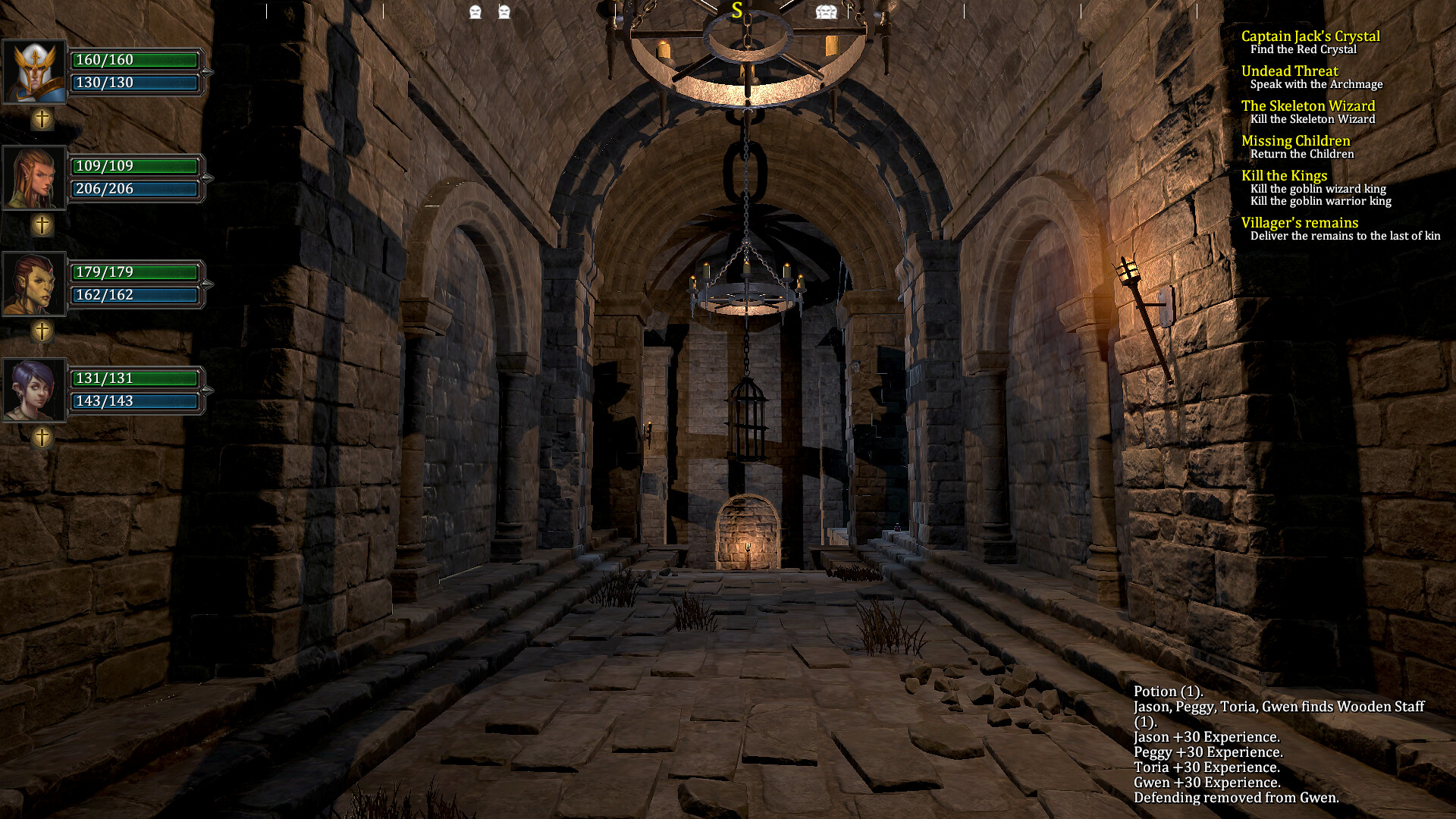Open the Villager's remains quest entry
Screen dimensions: 1456x819
click(1299, 222)
